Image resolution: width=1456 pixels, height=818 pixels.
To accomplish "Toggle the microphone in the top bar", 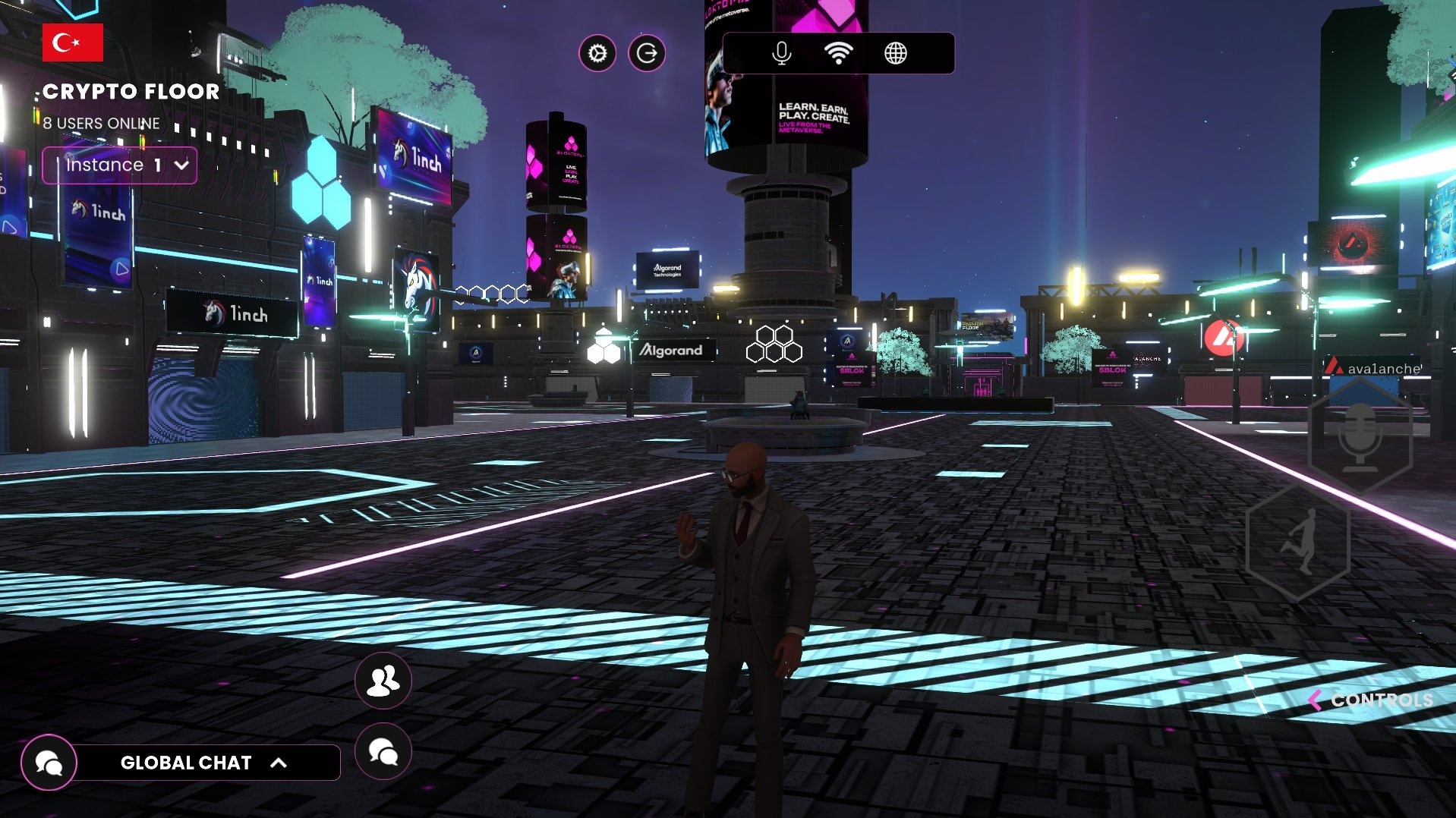I will [x=781, y=54].
